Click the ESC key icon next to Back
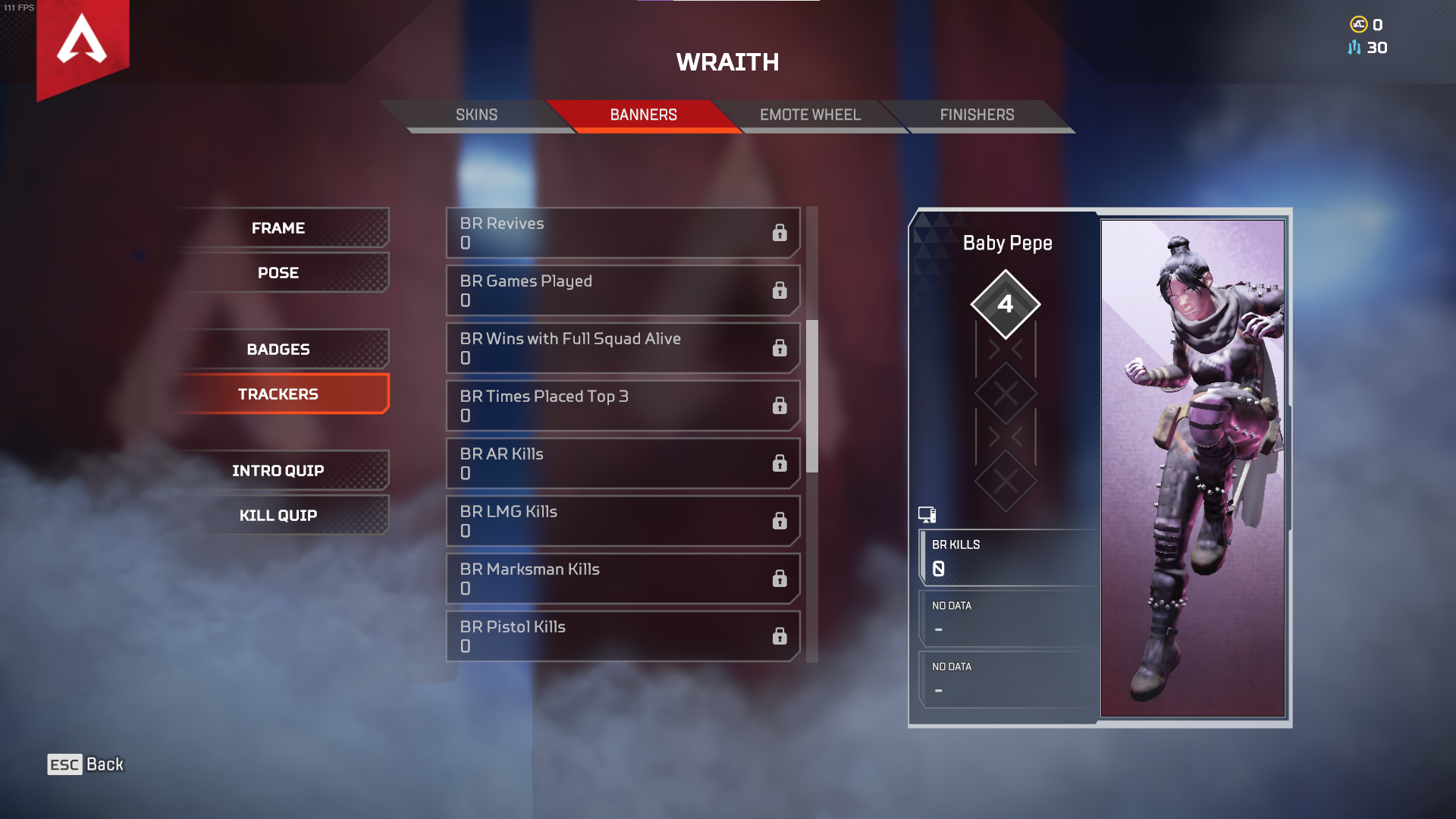 click(x=64, y=764)
